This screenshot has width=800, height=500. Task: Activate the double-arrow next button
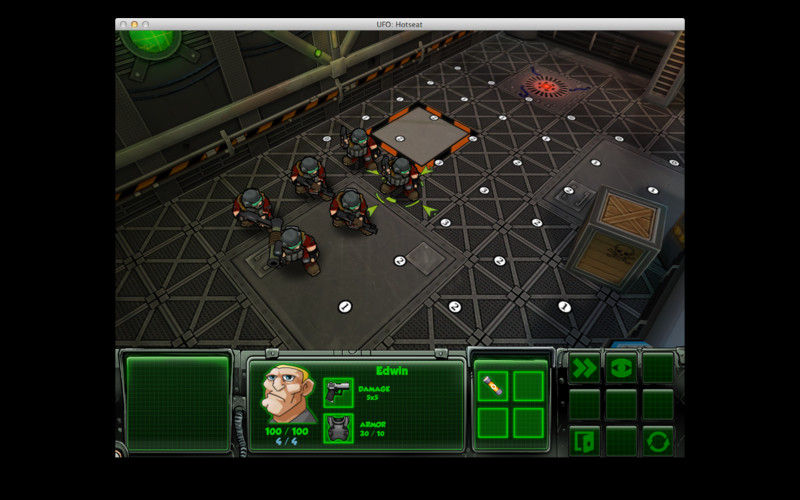pos(584,368)
